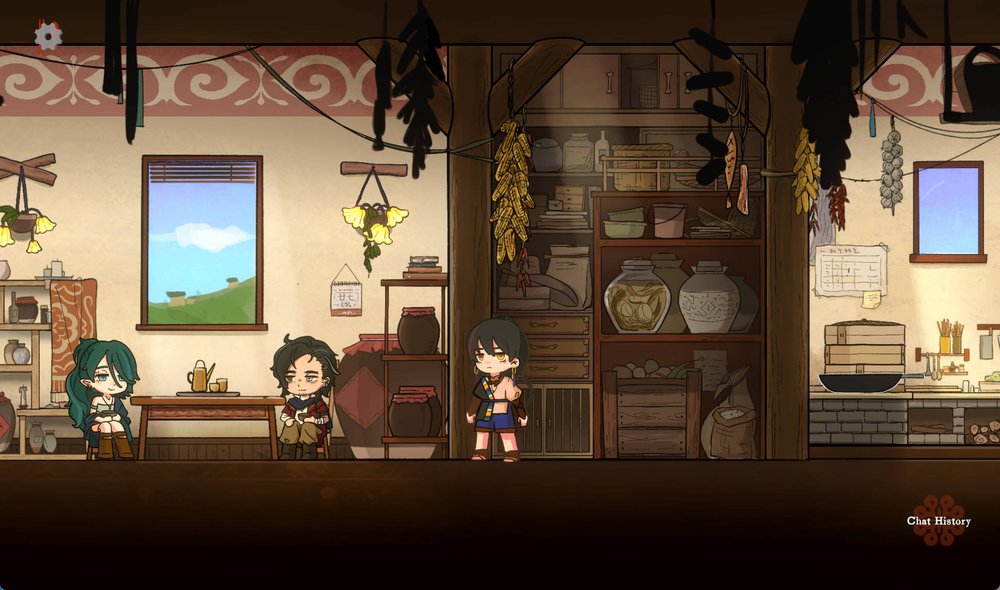Open settings via the gear icon

(48, 36)
